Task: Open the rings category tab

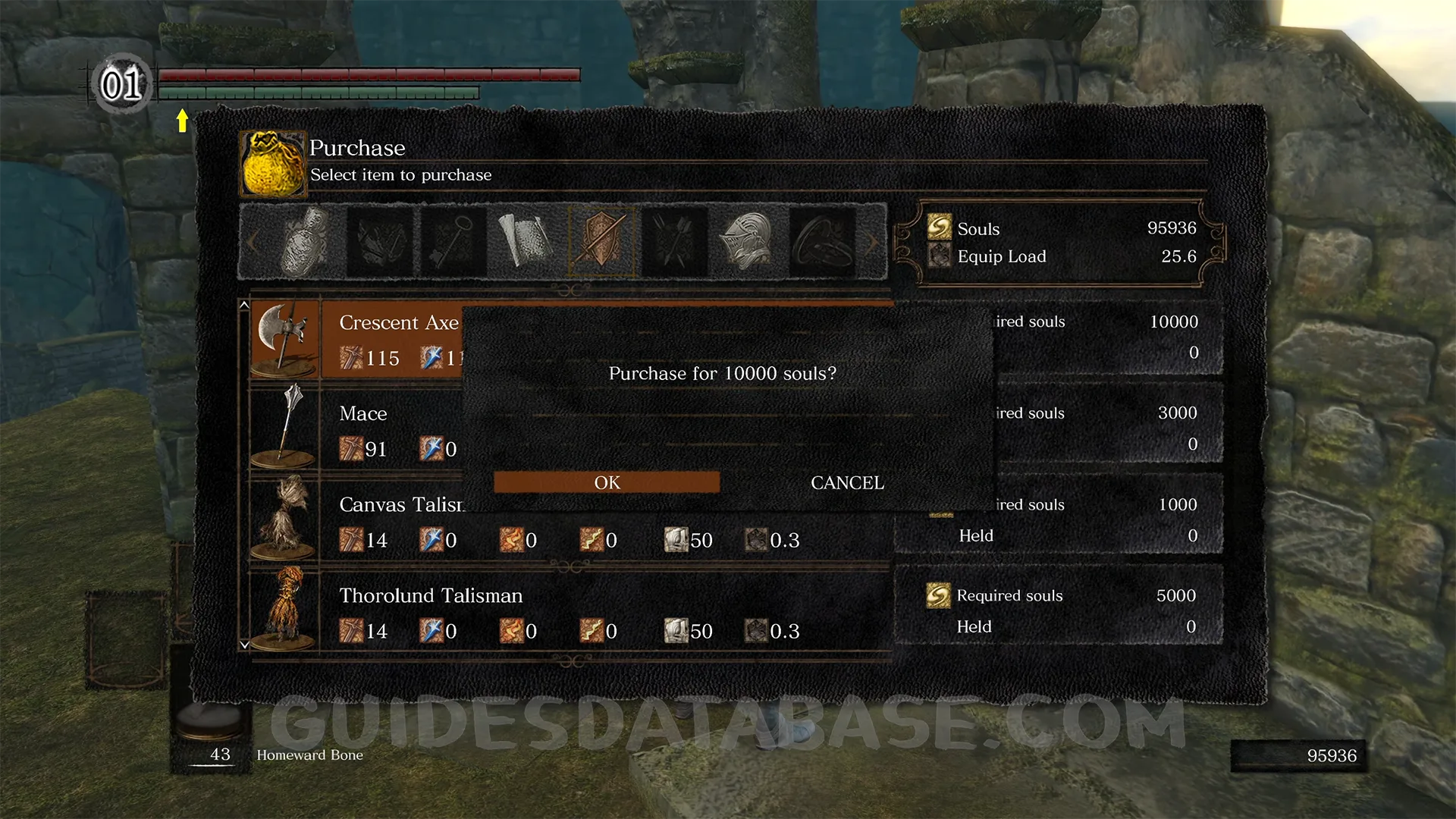Action: tap(822, 242)
